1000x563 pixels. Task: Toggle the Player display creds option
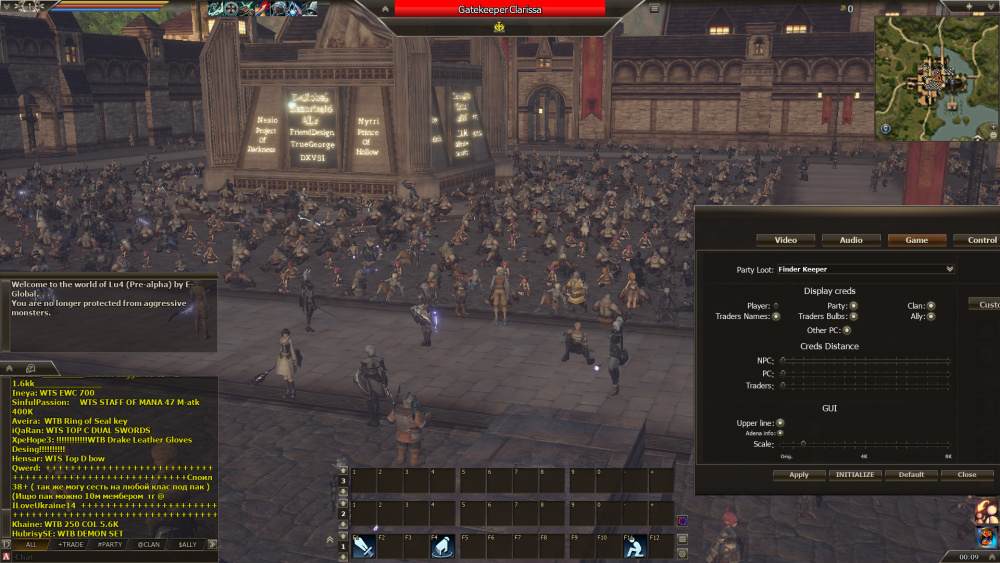pyautogui.click(x=776, y=306)
